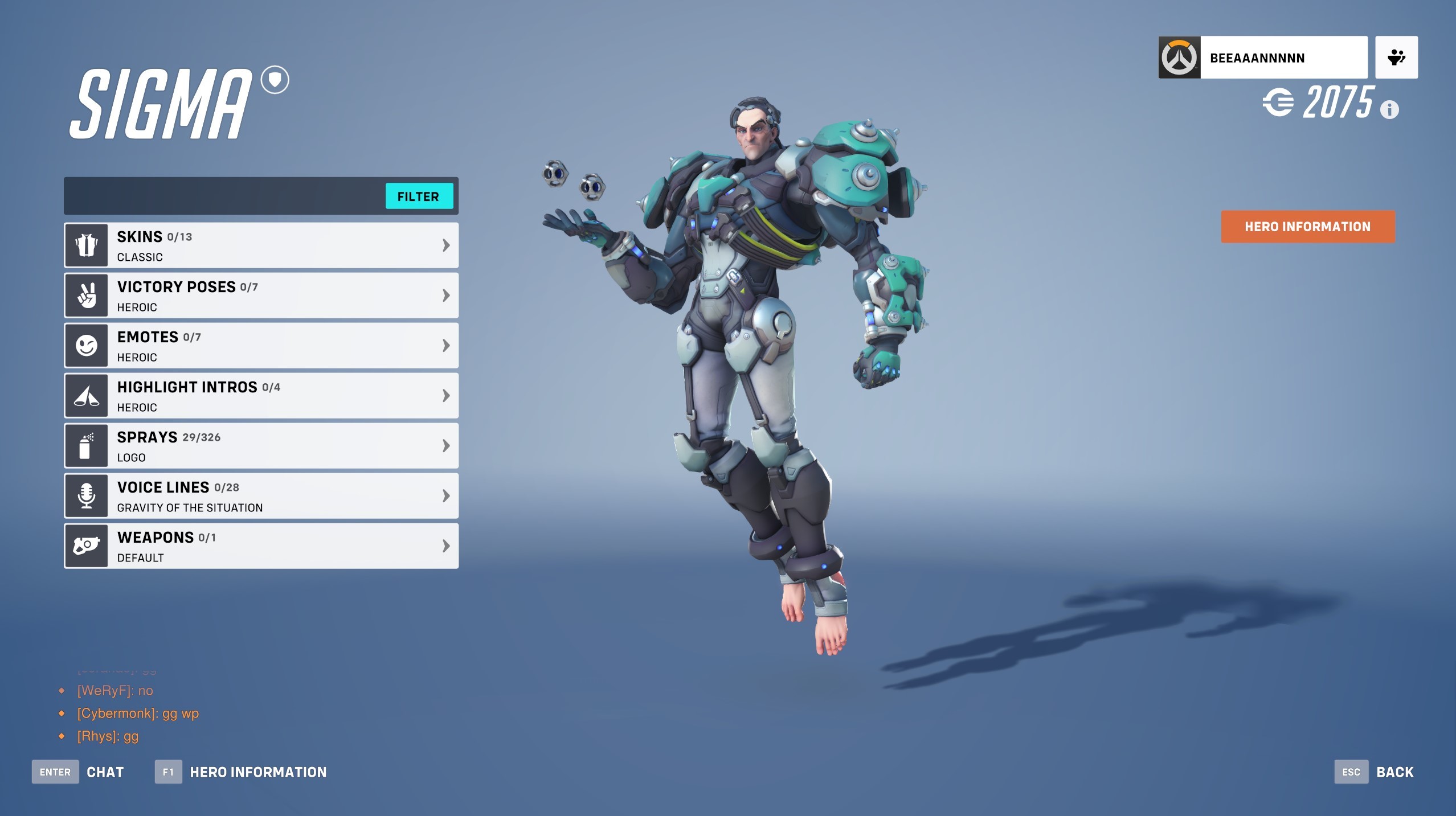This screenshot has width=1456, height=816.
Task: Open Hero Information
Action: pyautogui.click(x=1307, y=227)
